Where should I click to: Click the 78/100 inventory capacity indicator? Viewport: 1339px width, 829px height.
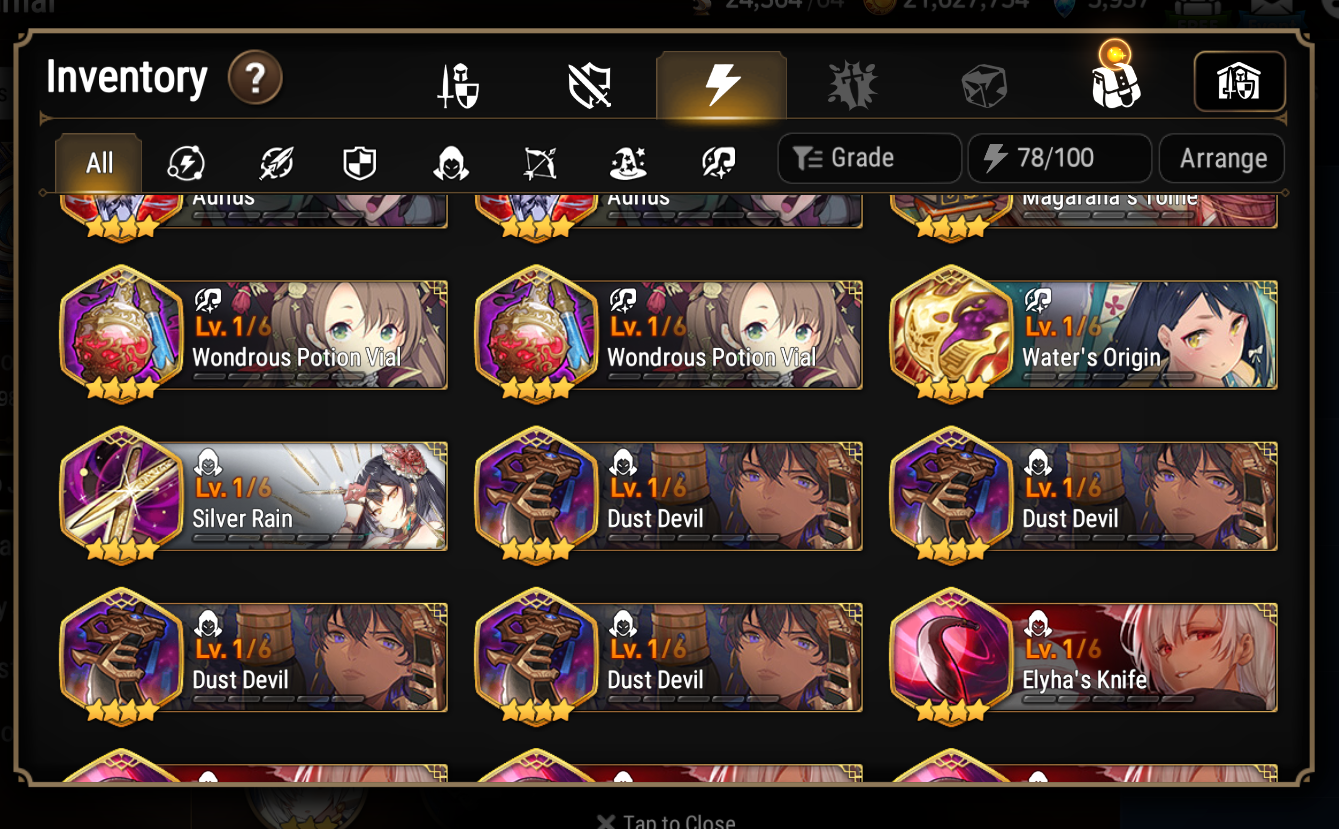pyautogui.click(x=1059, y=157)
